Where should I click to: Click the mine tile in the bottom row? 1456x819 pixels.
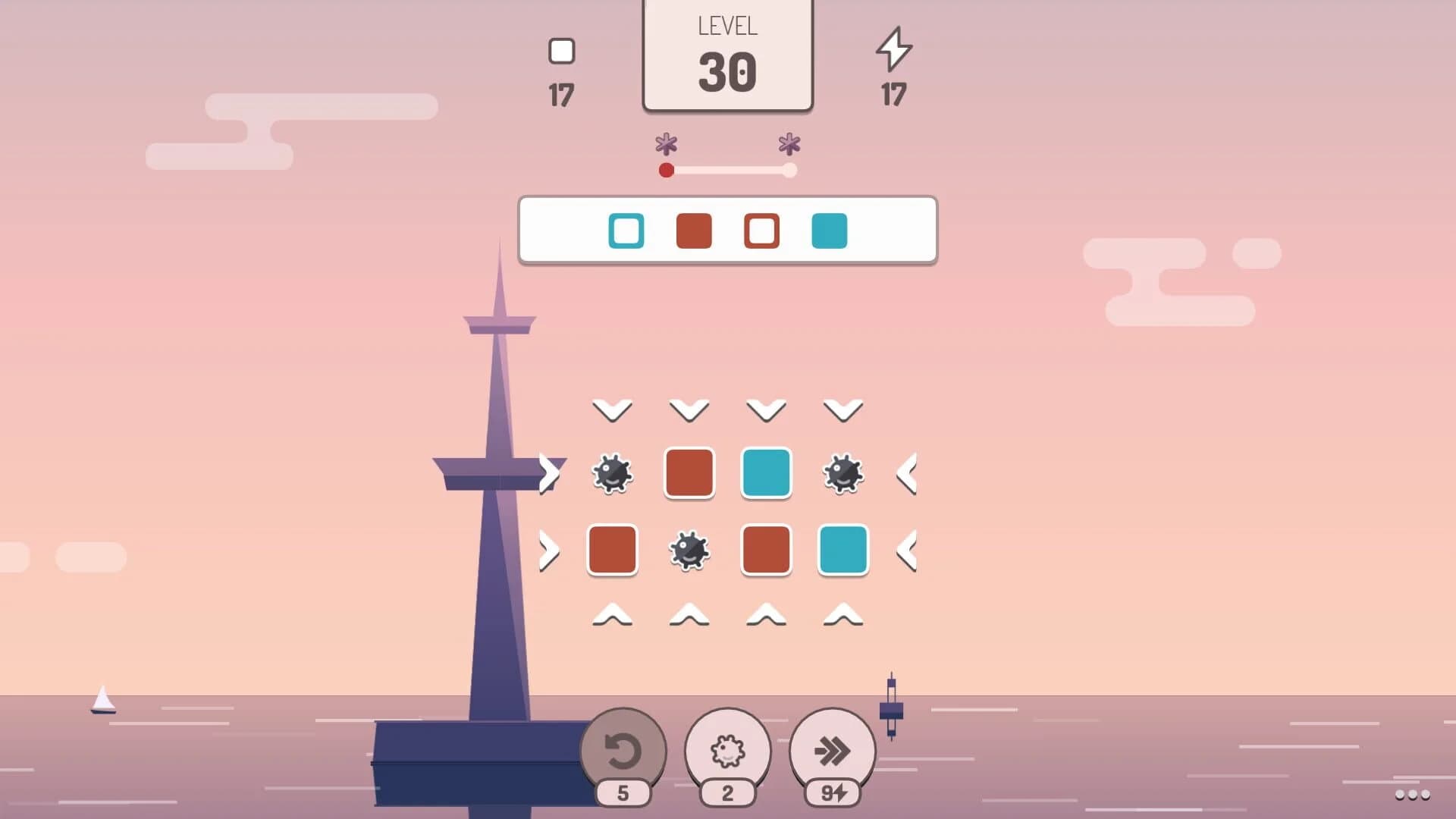click(689, 551)
